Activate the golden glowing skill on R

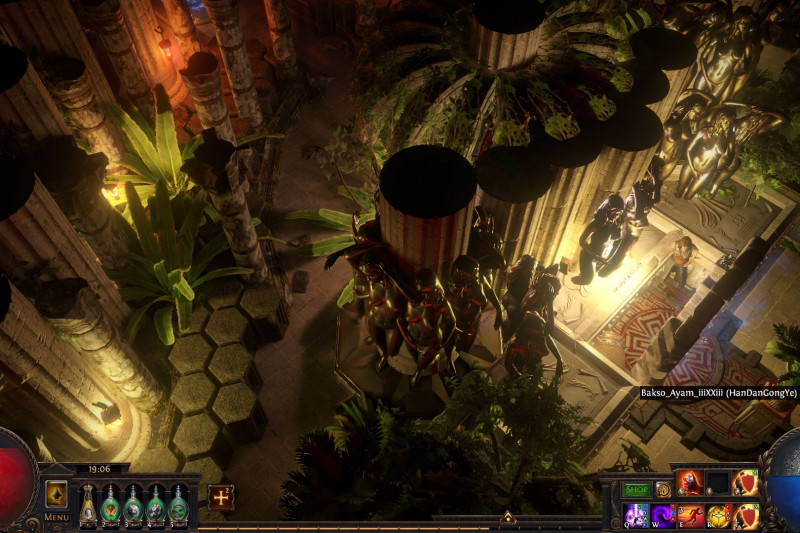tap(718, 516)
